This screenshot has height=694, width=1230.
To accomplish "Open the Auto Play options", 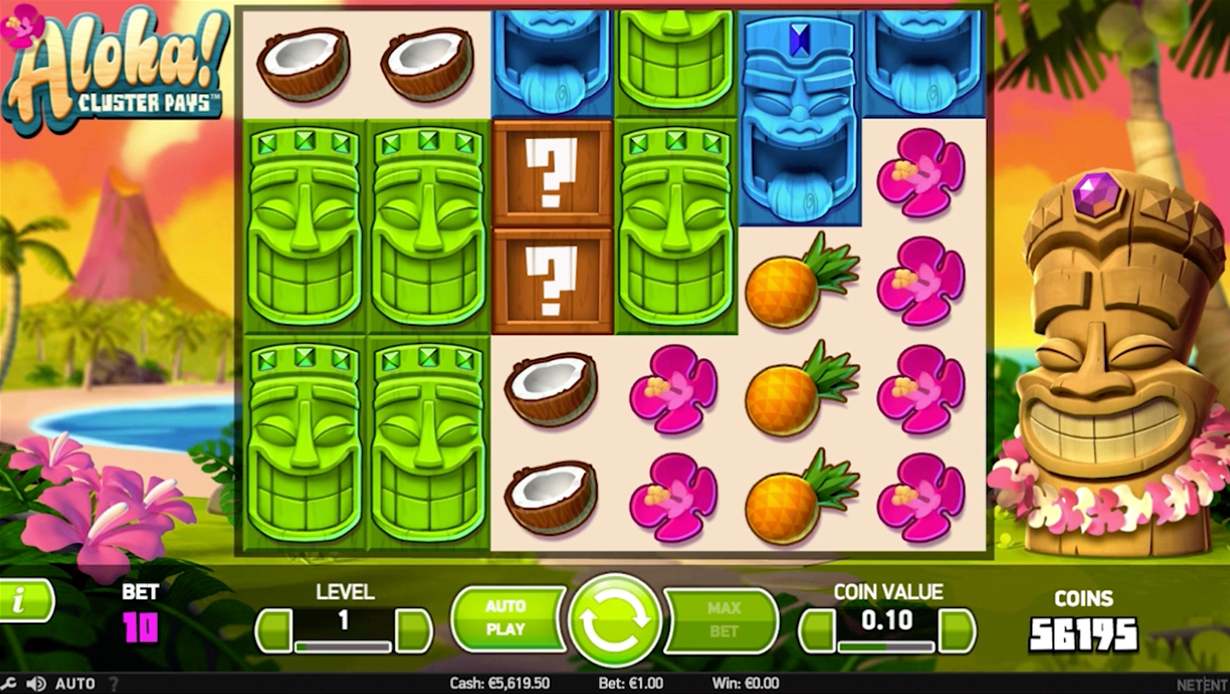I will pyautogui.click(x=506, y=619).
